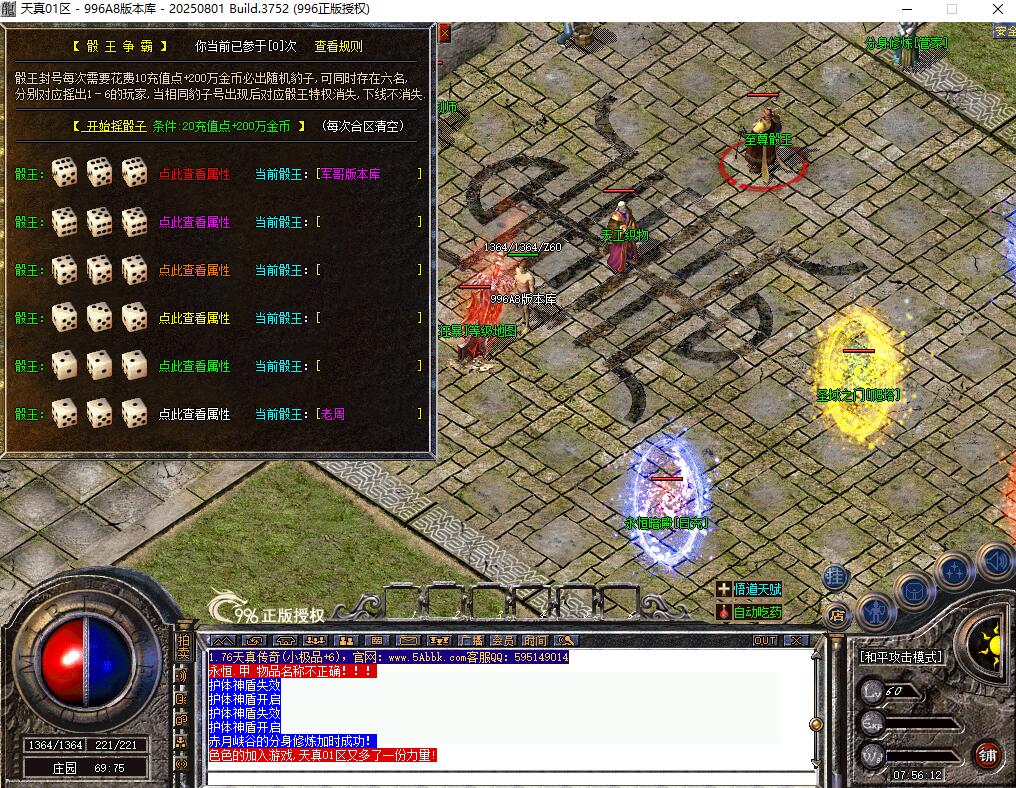
Task: Start rolling with 开始摇骰子
Action: (109, 127)
